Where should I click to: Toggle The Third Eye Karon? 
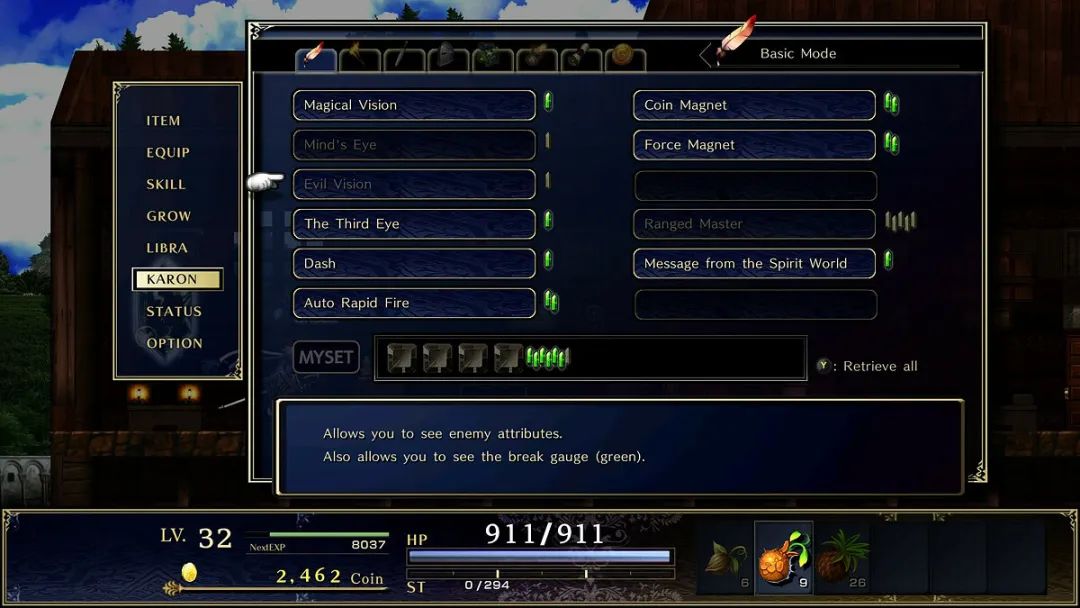(414, 224)
